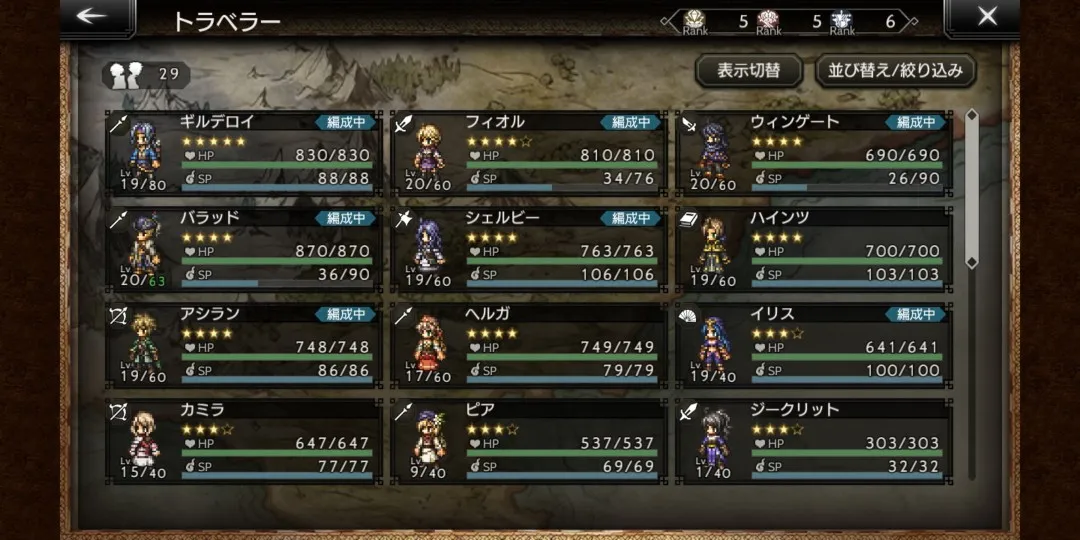View traveler カミラ
This screenshot has width=1080, height=540.
(x=244, y=441)
